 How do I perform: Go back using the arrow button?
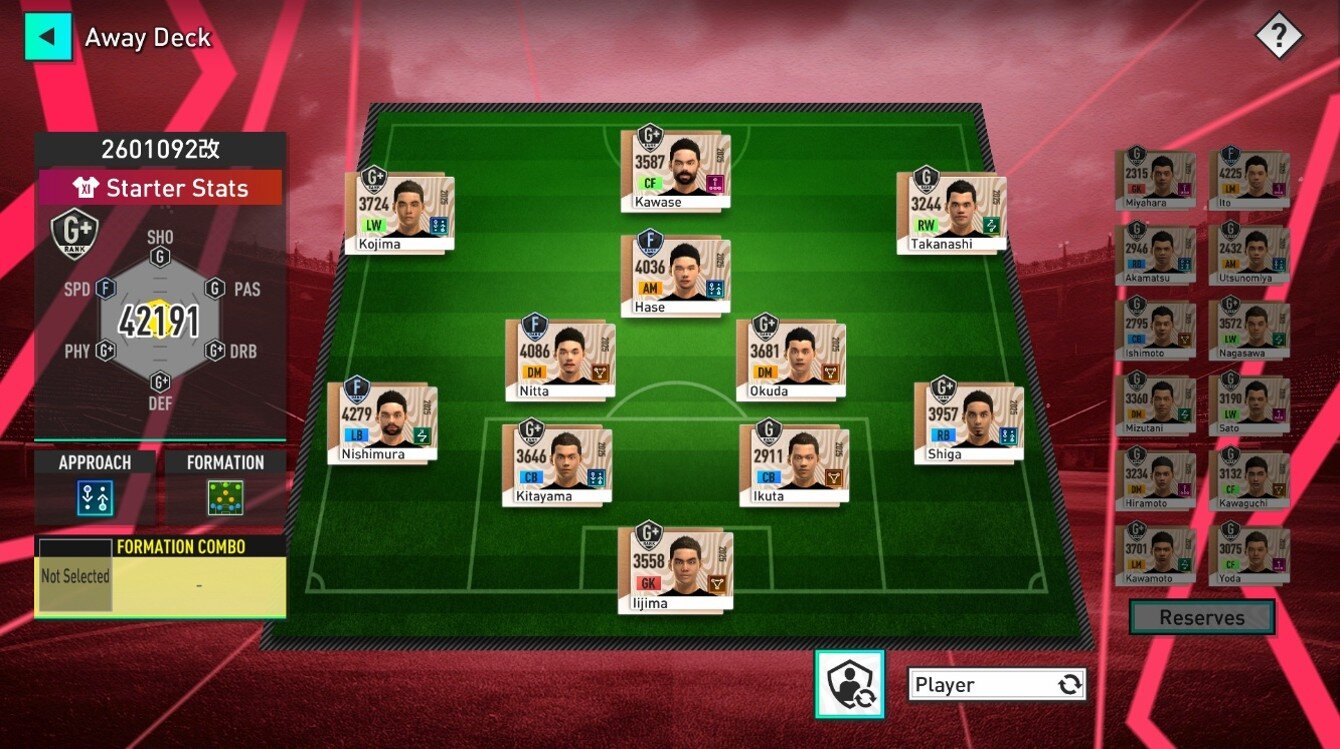[47, 38]
